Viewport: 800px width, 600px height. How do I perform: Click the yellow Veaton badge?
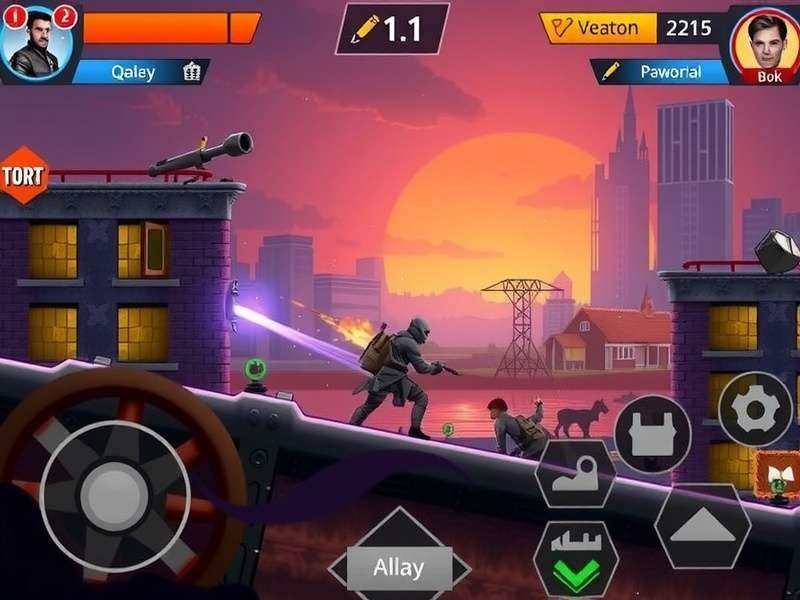coord(599,27)
